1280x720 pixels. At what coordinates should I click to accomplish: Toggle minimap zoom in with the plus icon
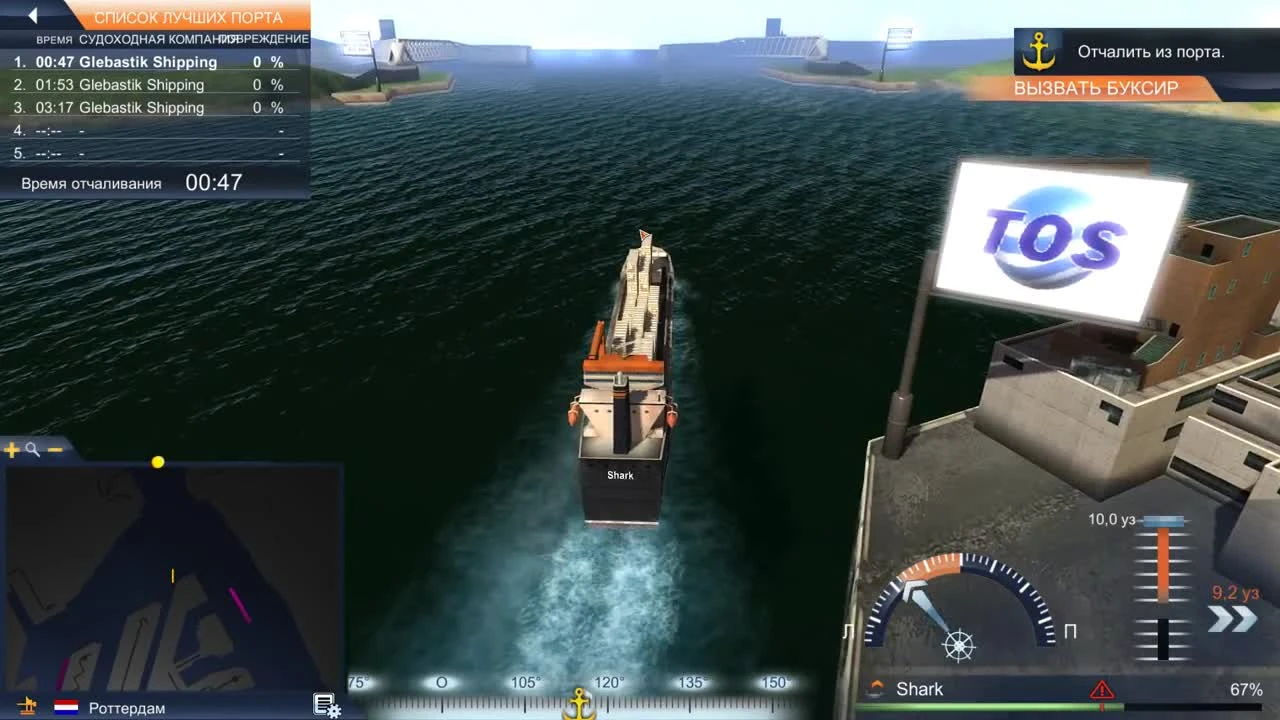click(12, 450)
